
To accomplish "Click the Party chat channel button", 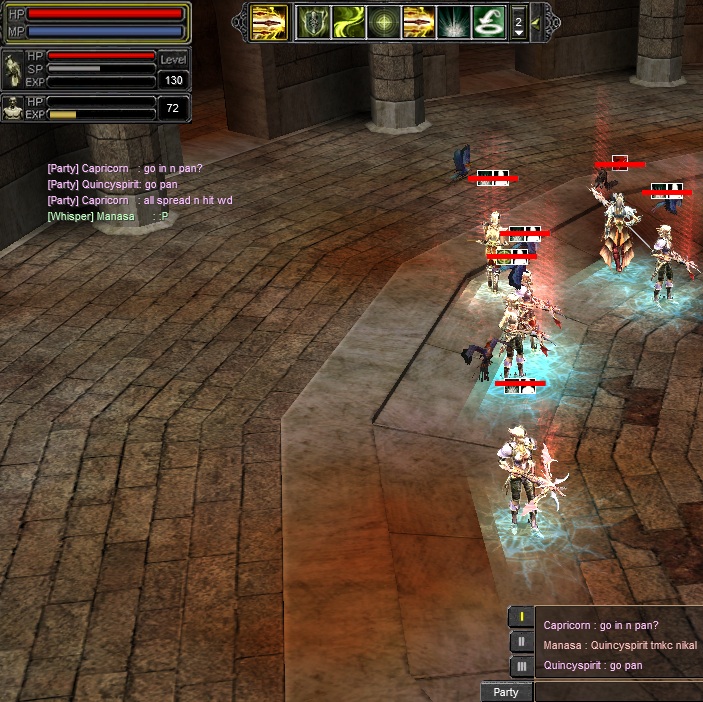I will (506, 692).
